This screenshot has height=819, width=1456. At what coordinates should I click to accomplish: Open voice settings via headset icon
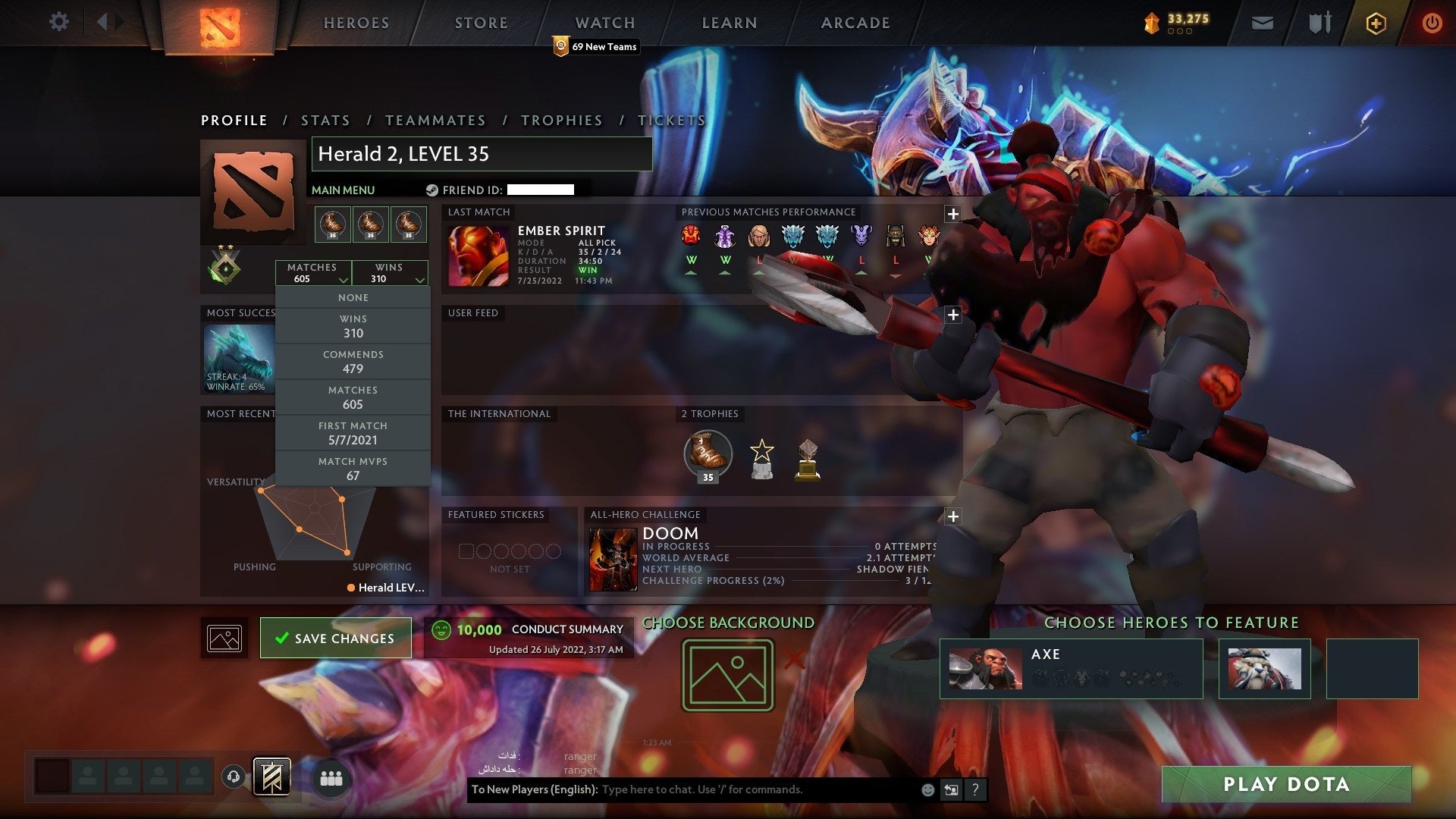pos(233,777)
